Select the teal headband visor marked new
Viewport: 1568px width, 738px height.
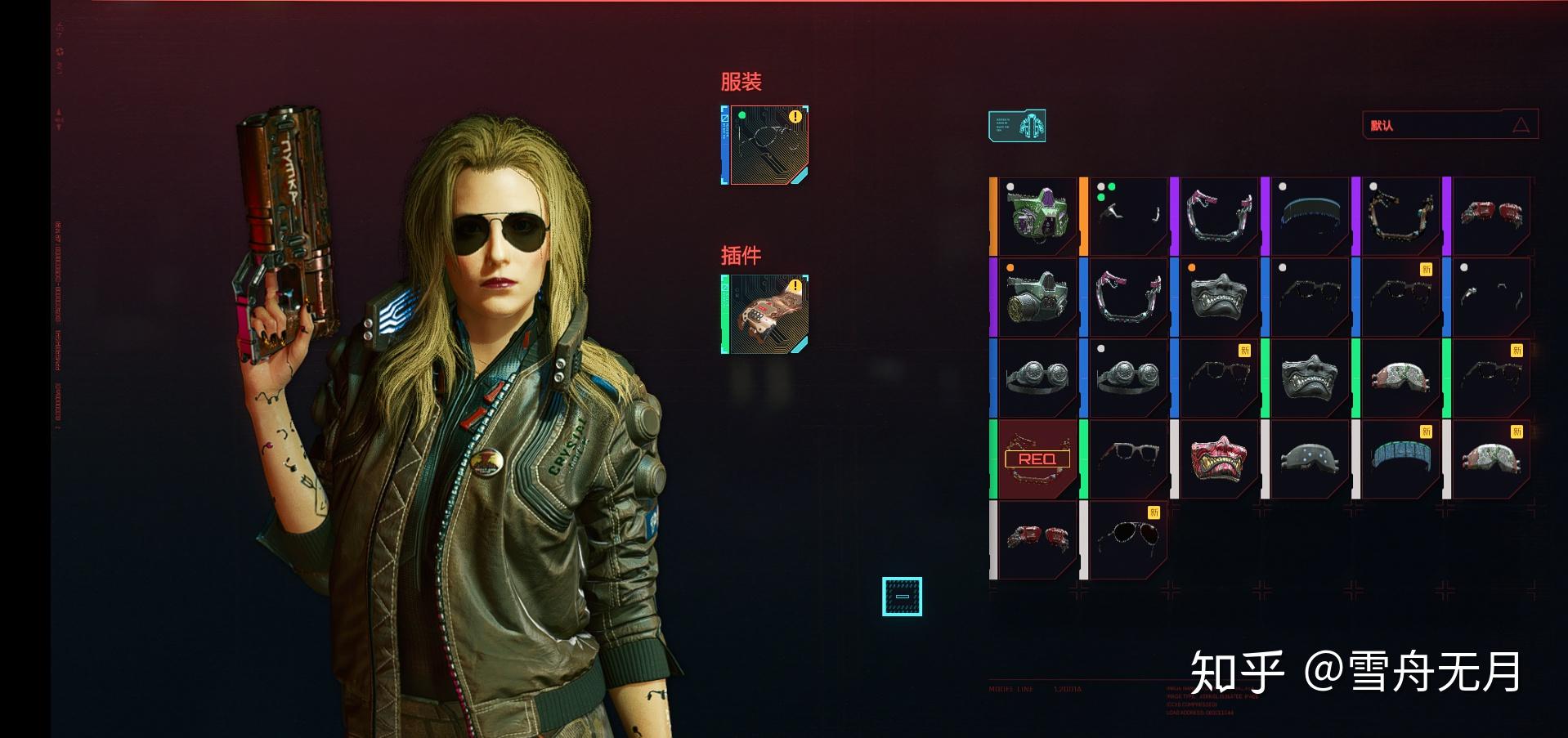(x=1400, y=459)
